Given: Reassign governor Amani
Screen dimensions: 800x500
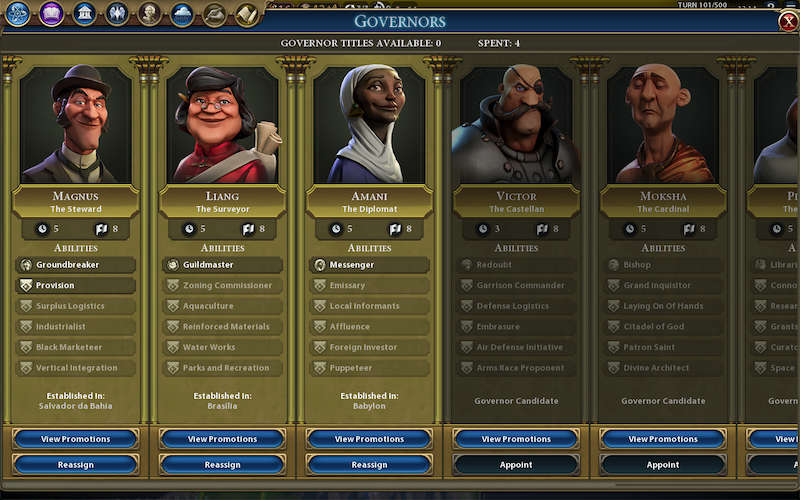Looking at the screenshot, I should pyautogui.click(x=369, y=464).
